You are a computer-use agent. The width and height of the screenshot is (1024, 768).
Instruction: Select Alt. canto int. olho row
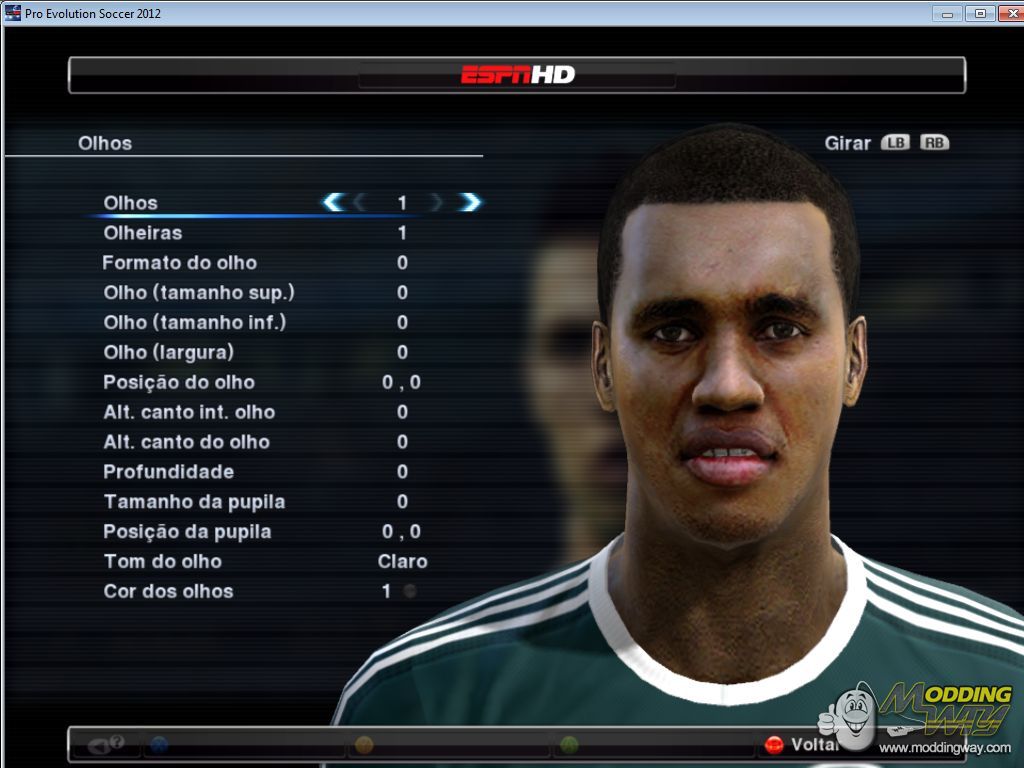click(x=189, y=412)
